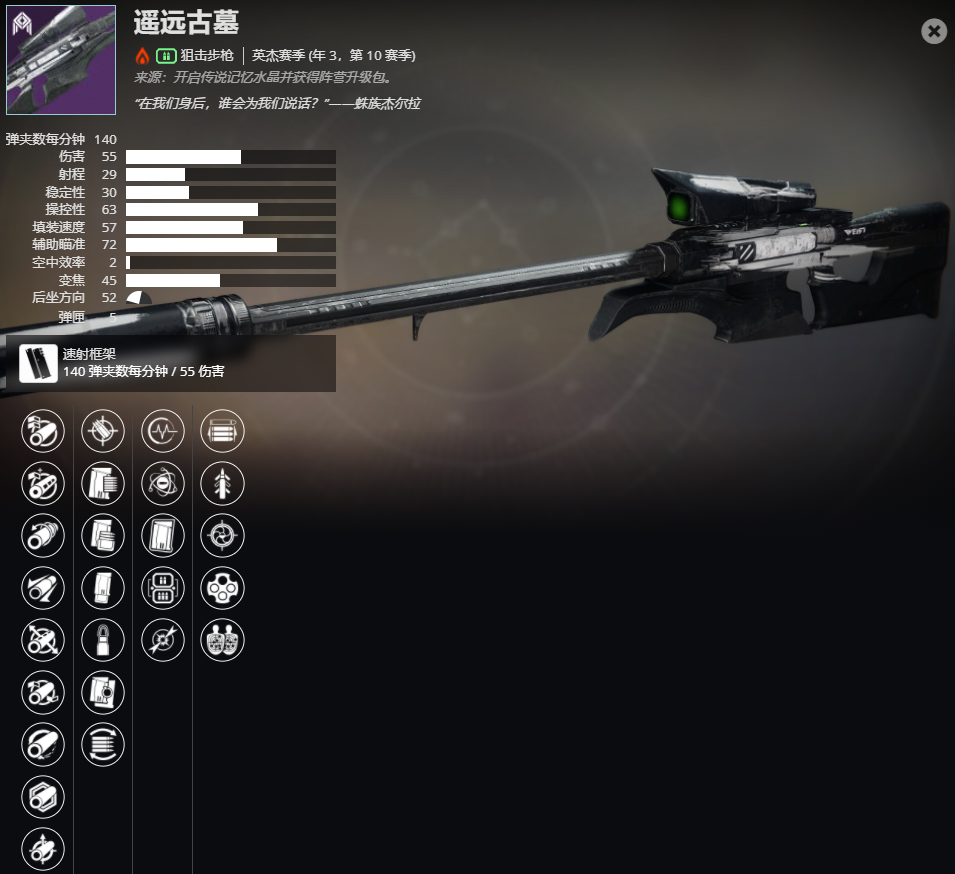Select the Tactical Mag perk with circling arrows
955x874 pixels.
[103, 745]
